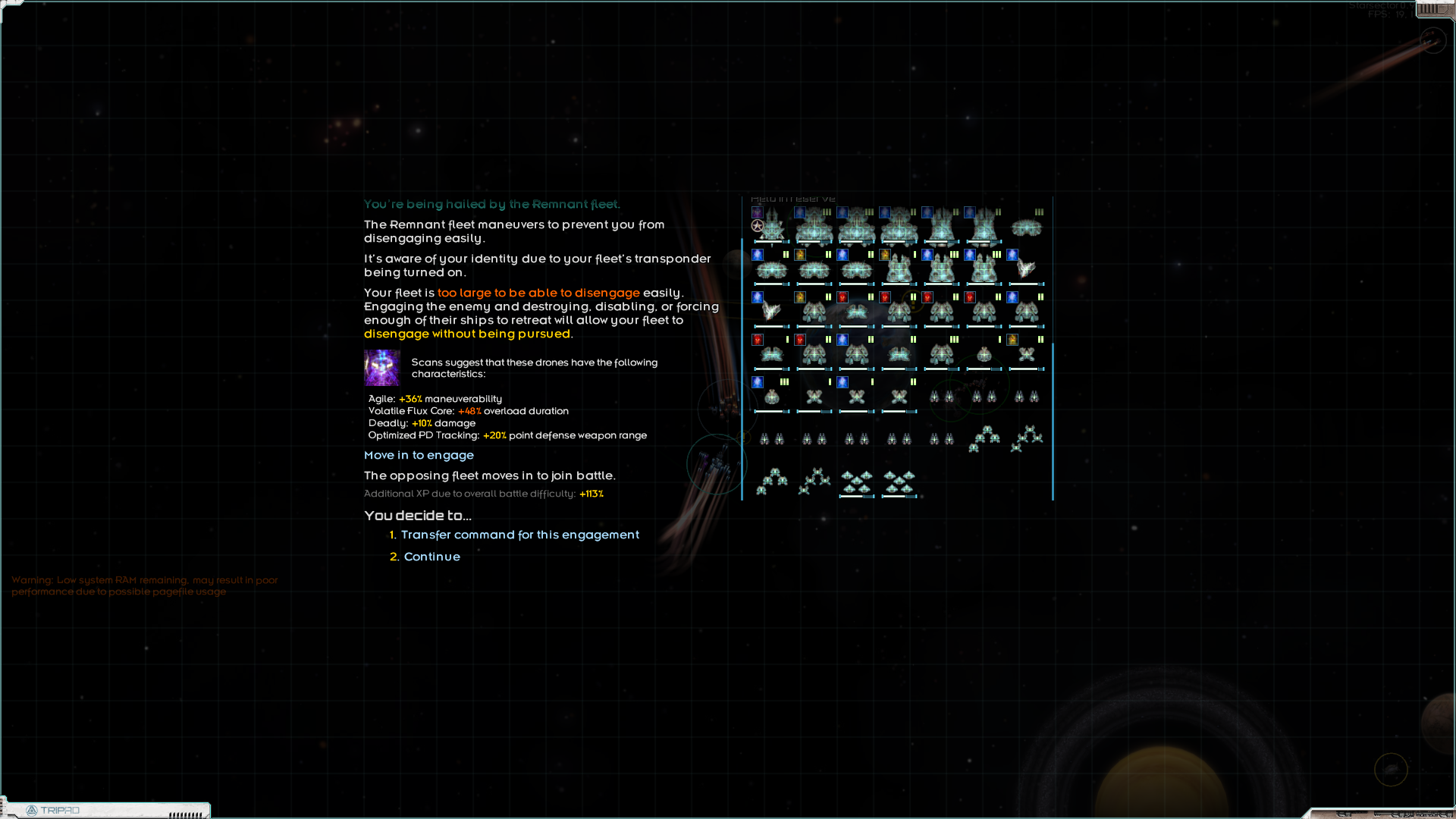Viewport: 1456px width, 819px height.
Task: Select the lone cruiser icon ending row two
Action: coord(1027,269)
